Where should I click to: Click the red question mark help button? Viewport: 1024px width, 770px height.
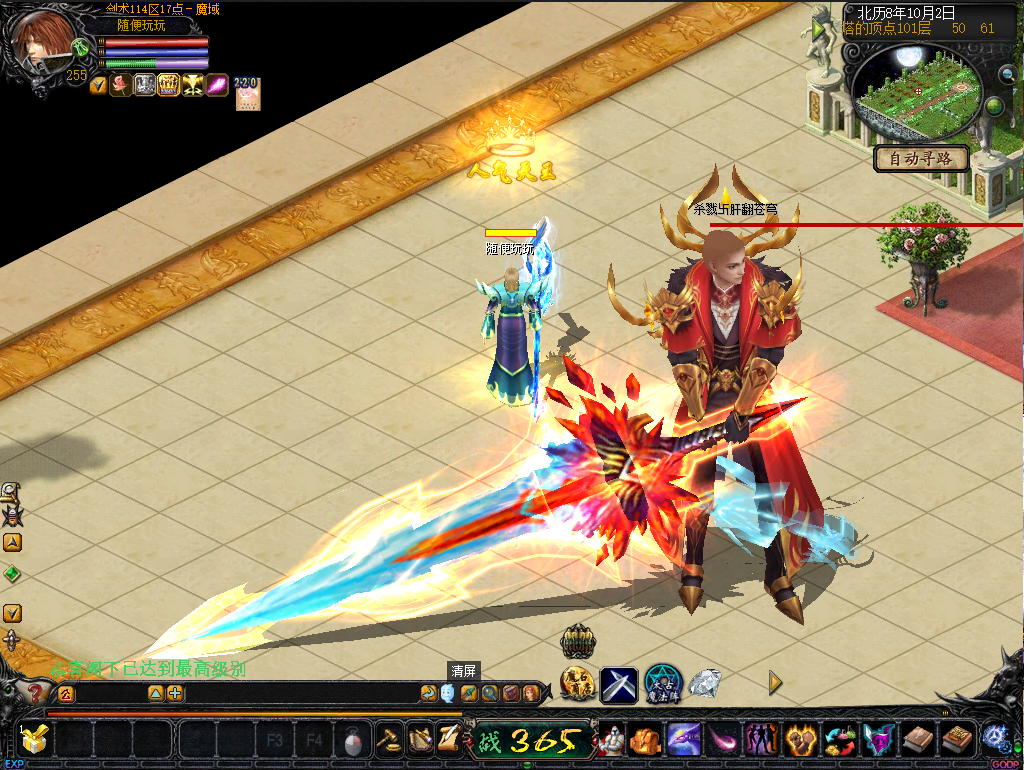(x=35, y=693)
